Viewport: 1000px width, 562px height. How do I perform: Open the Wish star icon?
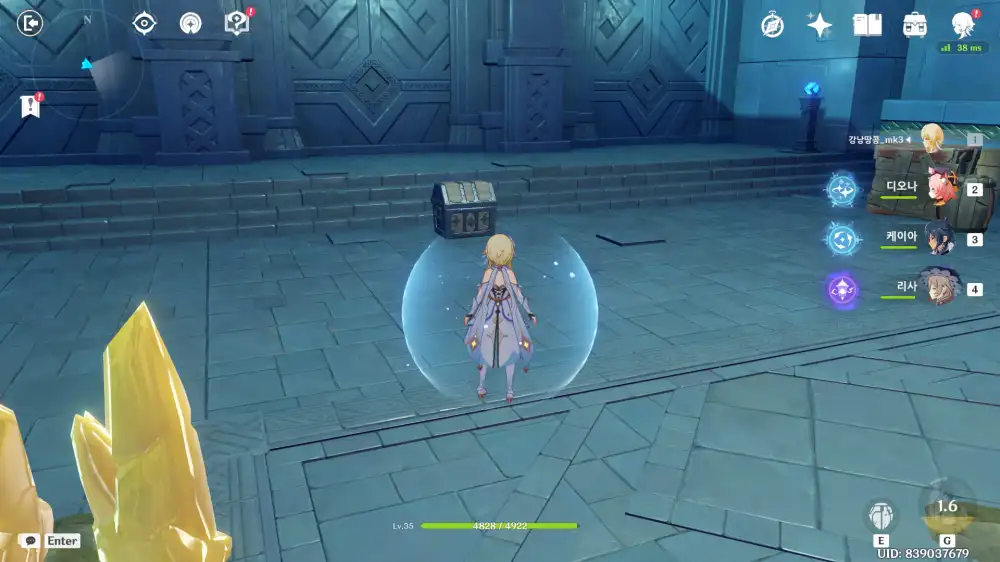pos(820,26)
